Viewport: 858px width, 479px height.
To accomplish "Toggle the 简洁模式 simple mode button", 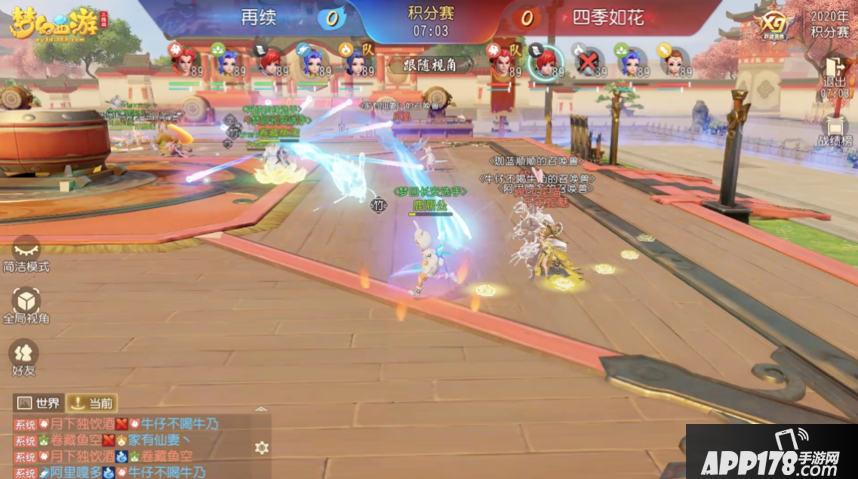I will coord(25,252).
